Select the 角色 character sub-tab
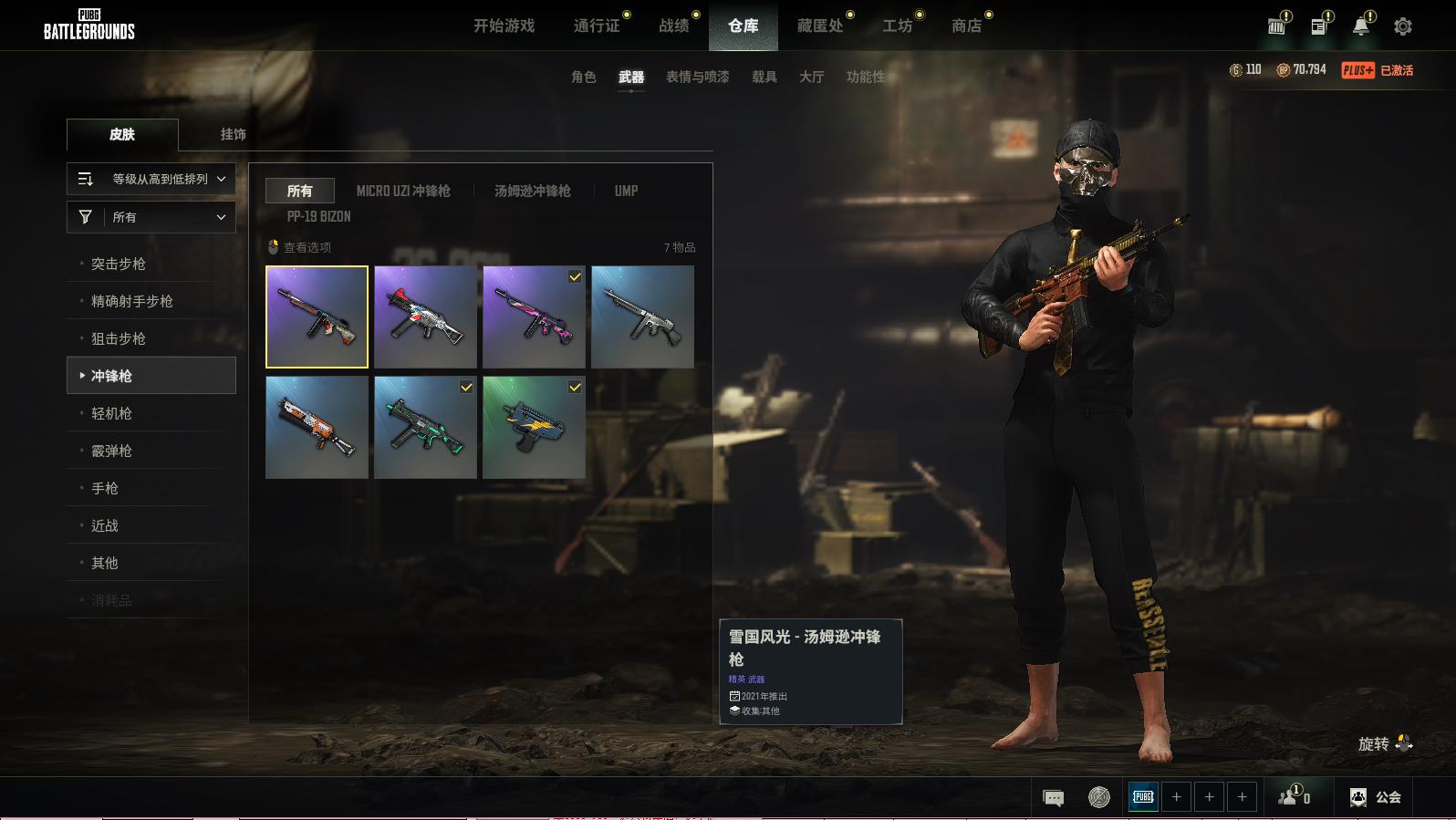This screenshot has width=1456, height=820. [x=583, y=77]
